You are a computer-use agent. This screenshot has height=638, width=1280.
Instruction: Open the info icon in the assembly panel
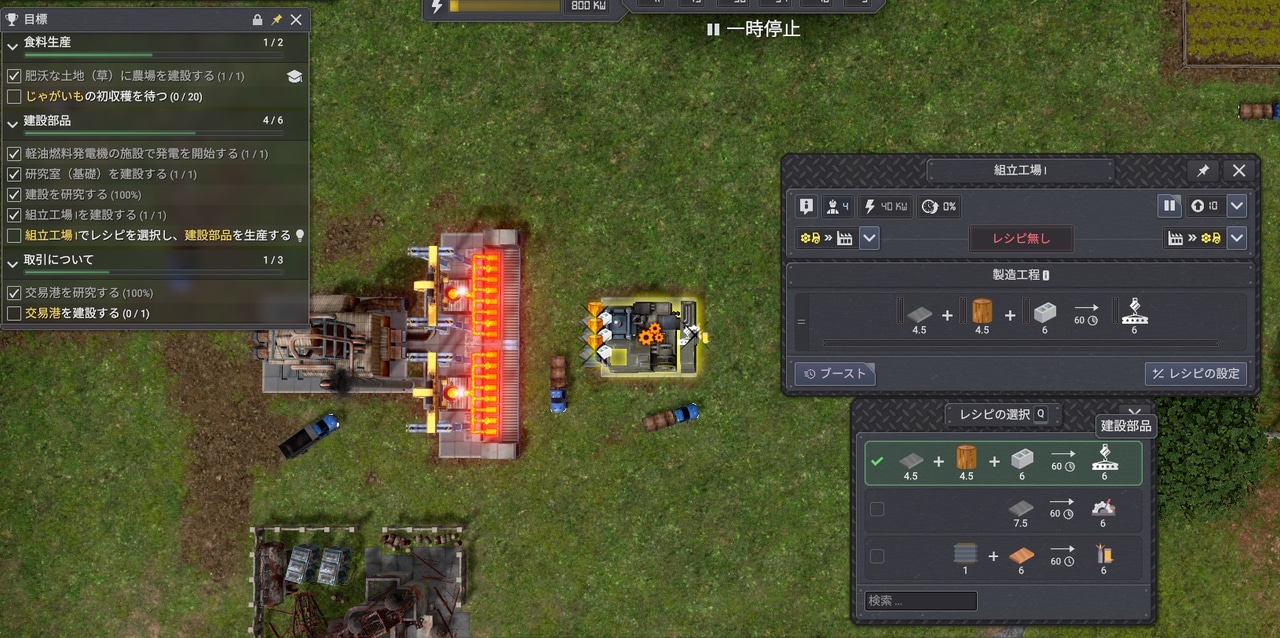pyautogui.click(x=807, y=206)
